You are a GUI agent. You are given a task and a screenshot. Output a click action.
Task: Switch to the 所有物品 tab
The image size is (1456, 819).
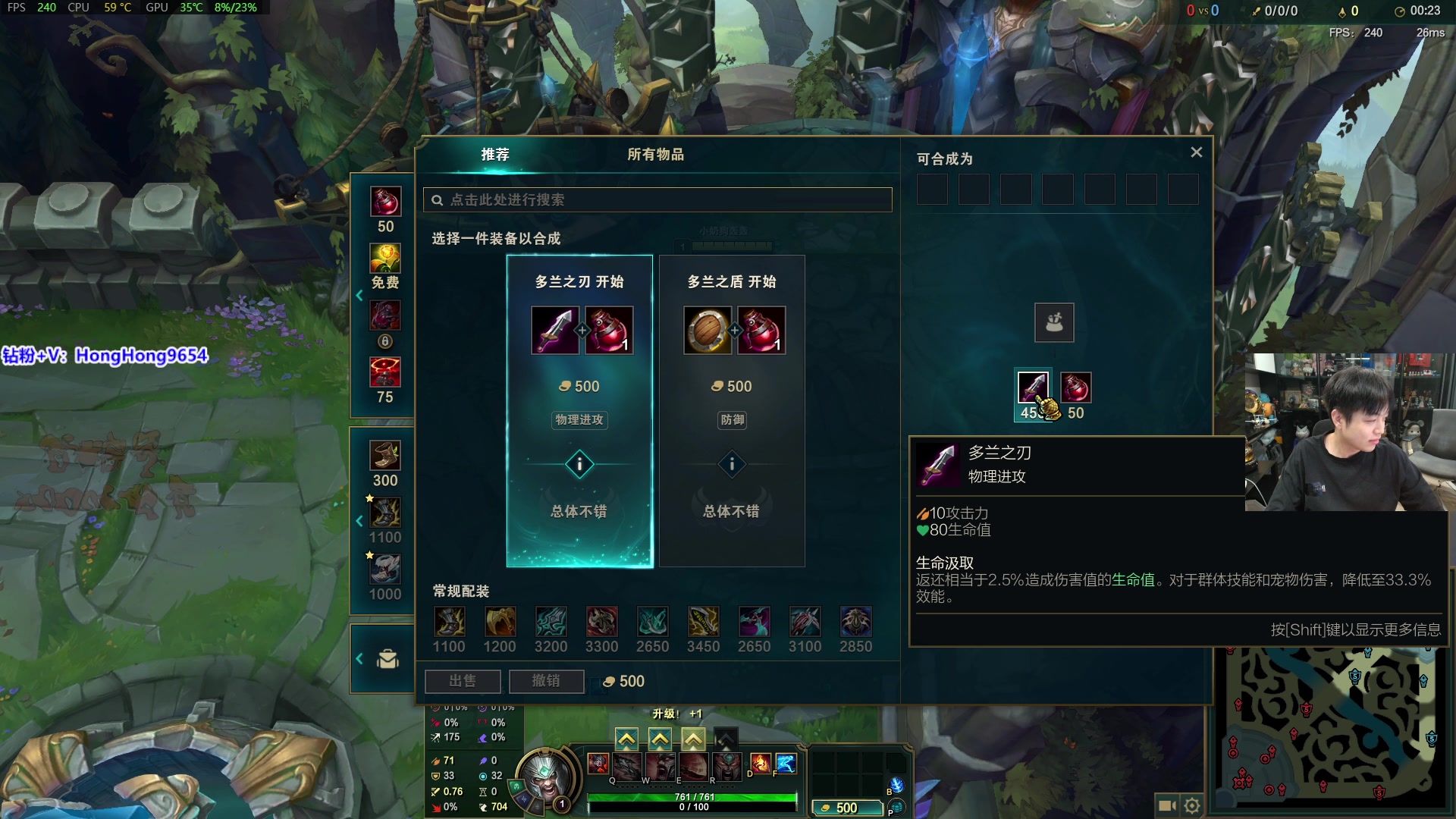[x=655, y=155]
